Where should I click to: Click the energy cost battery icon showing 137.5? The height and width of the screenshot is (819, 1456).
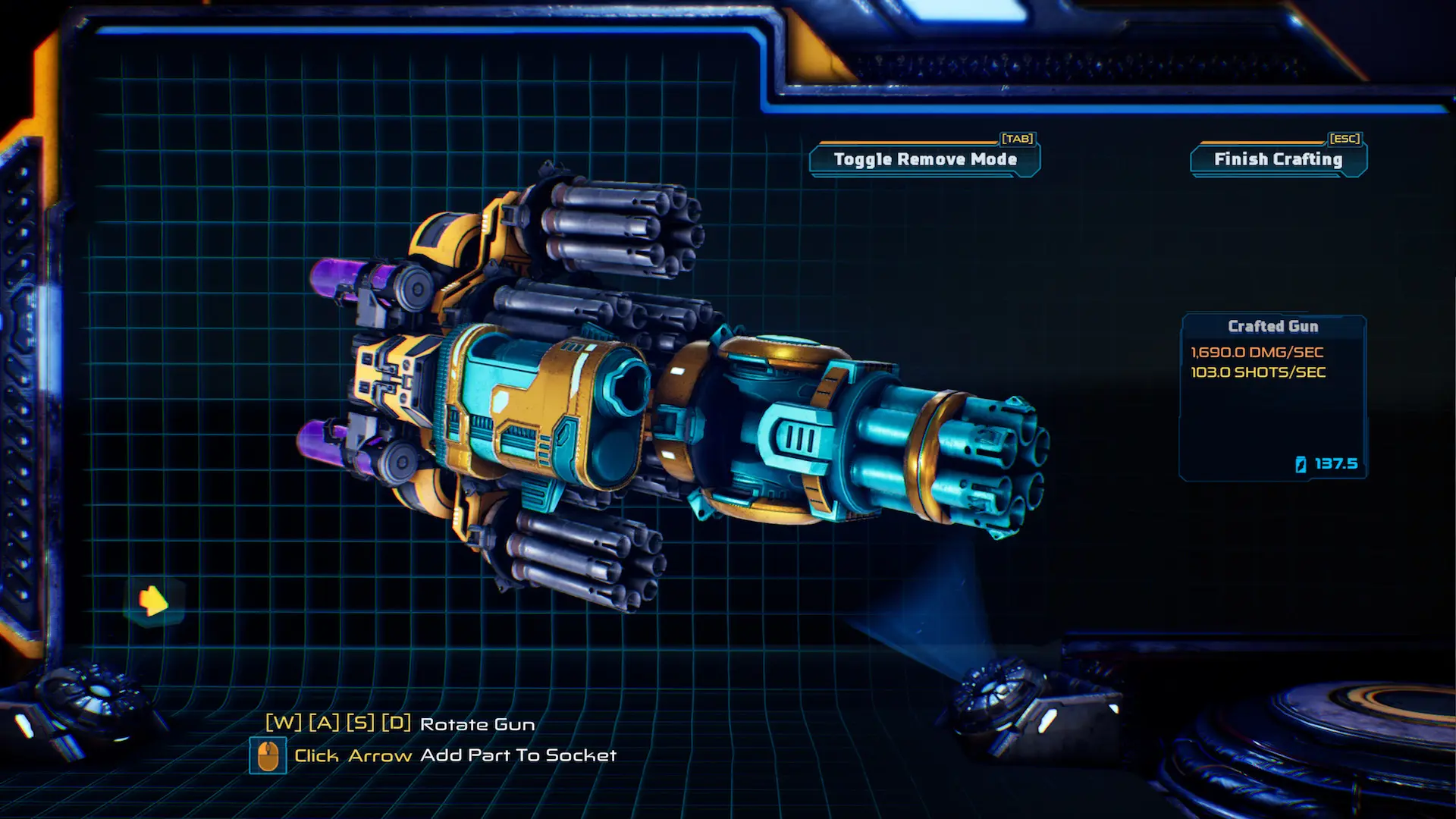pos(1300,464)
